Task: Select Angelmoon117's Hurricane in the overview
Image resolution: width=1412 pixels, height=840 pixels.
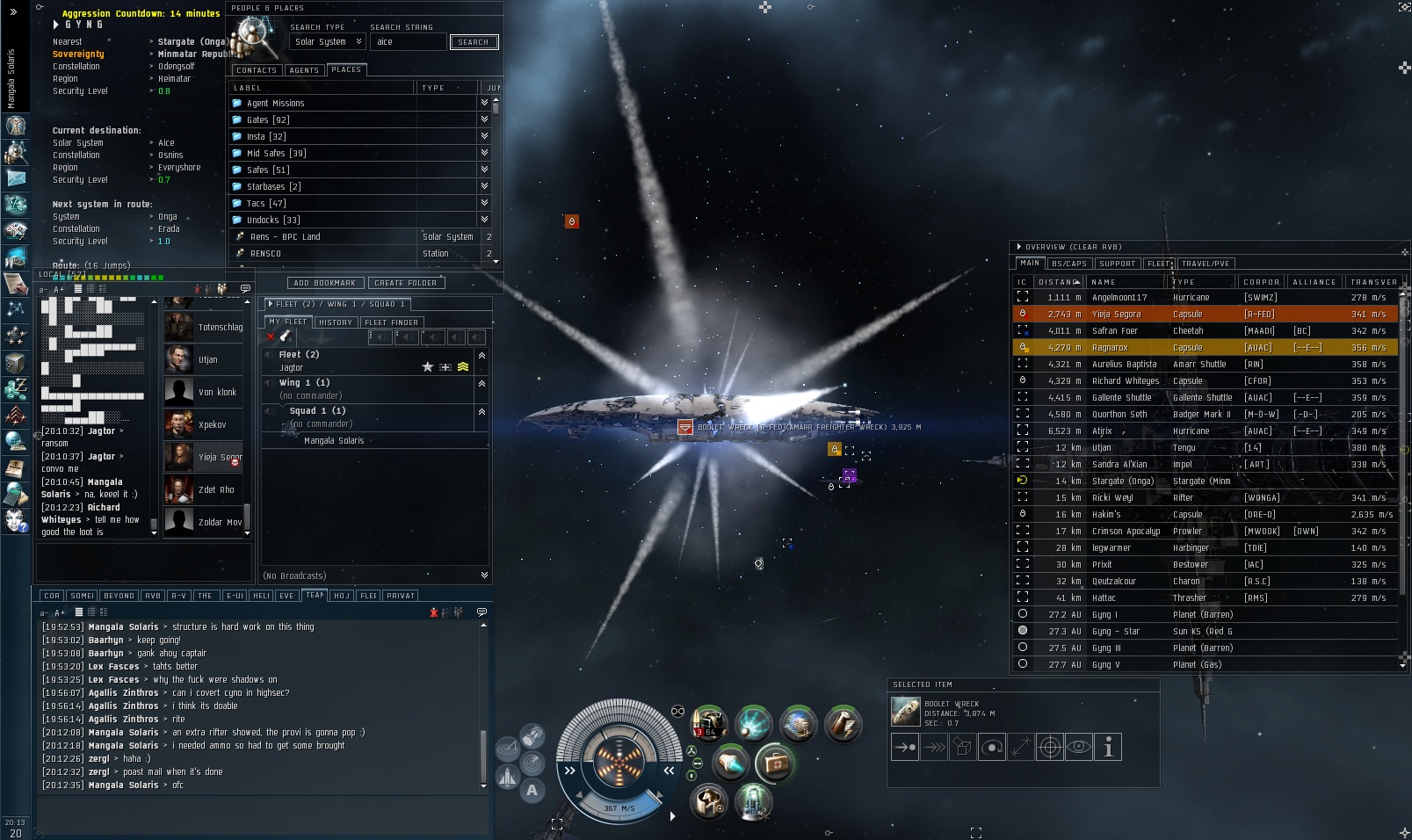Action: tap(1119, 298)
